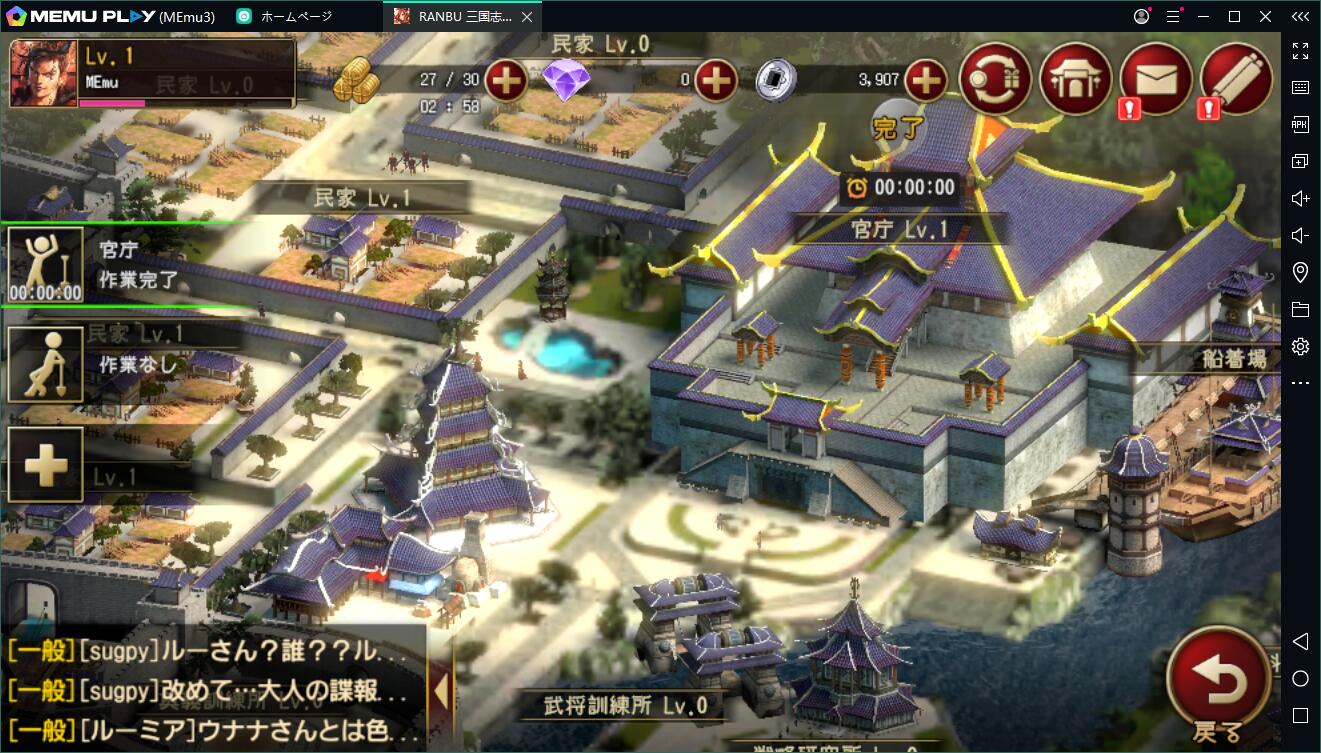Toggle full screen mode in sidebar
Image resolution: width=1321 pixels, height=753 pixels.
(1300, 52)
